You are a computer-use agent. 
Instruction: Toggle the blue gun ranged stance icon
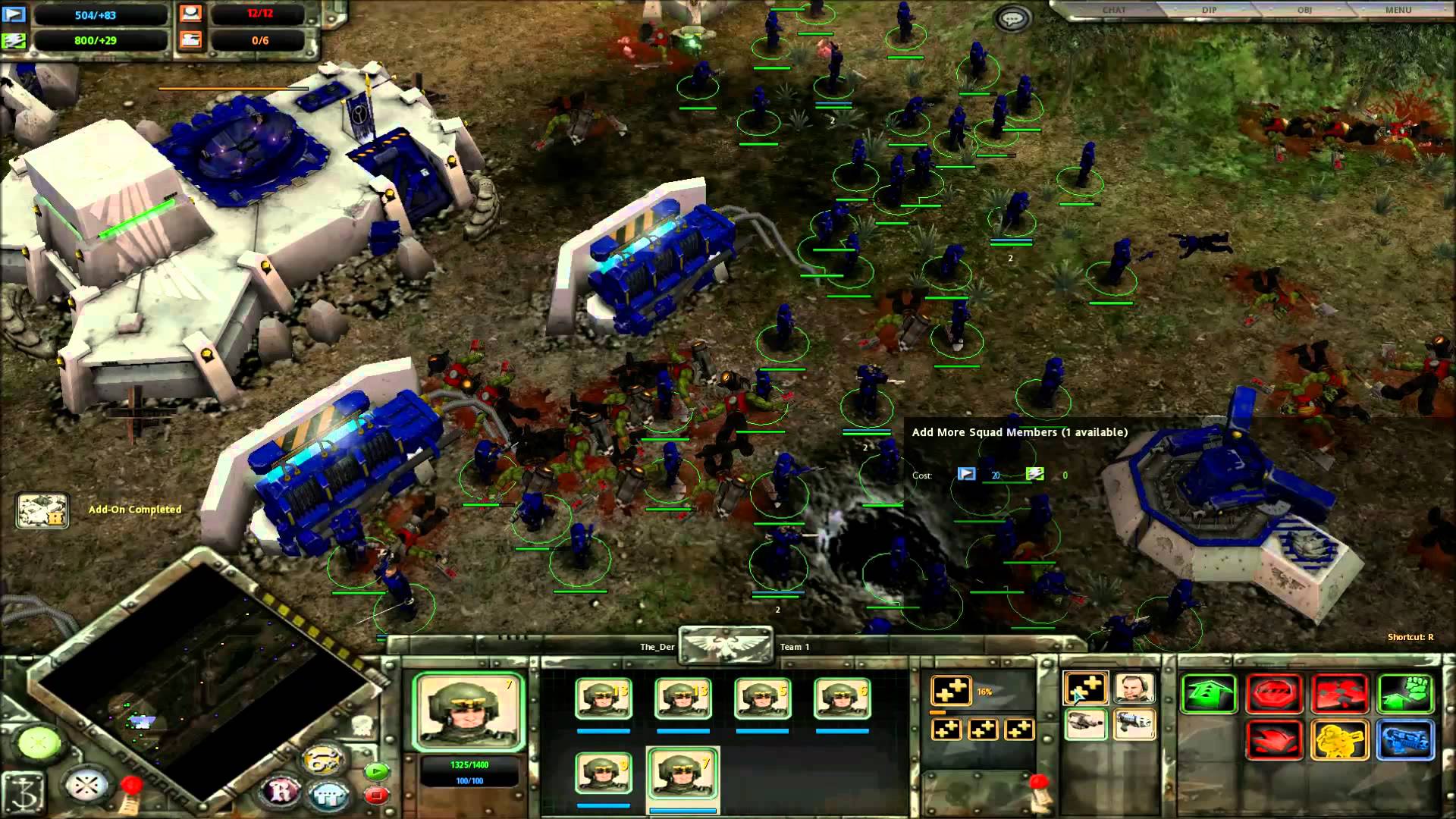coord(1405,739)
